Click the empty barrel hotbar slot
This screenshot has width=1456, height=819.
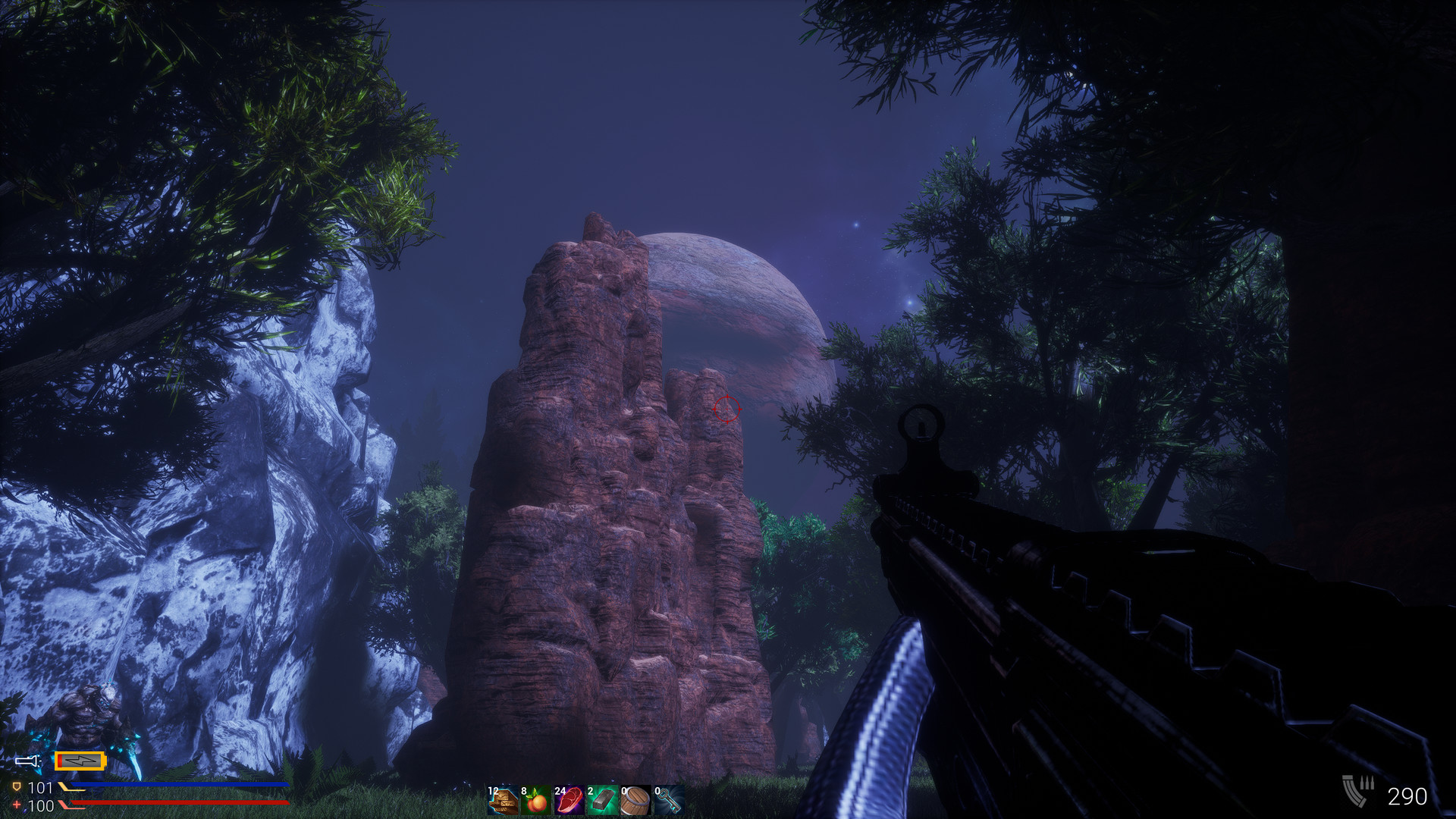pyautogui.click(x=635, y=801)
